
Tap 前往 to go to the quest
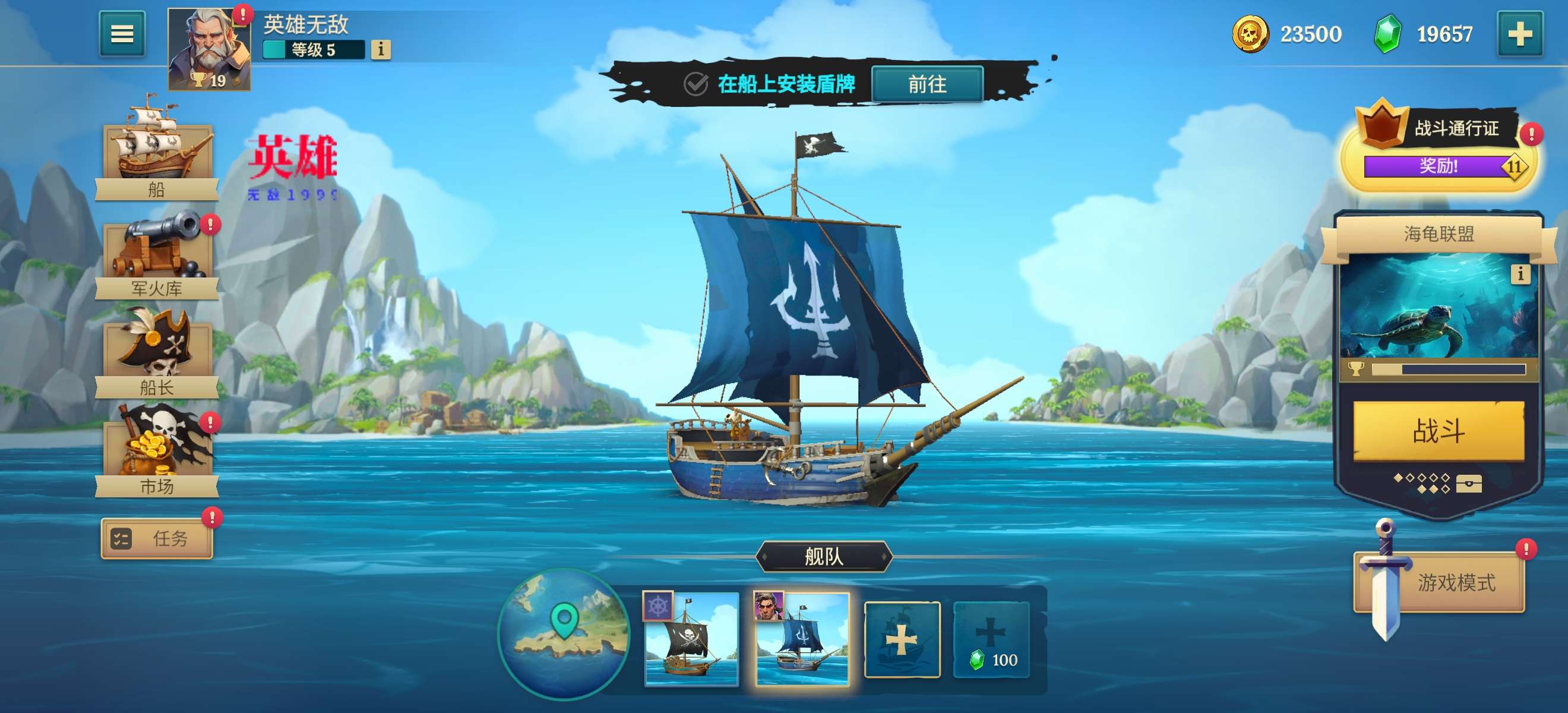click(927, 84)
